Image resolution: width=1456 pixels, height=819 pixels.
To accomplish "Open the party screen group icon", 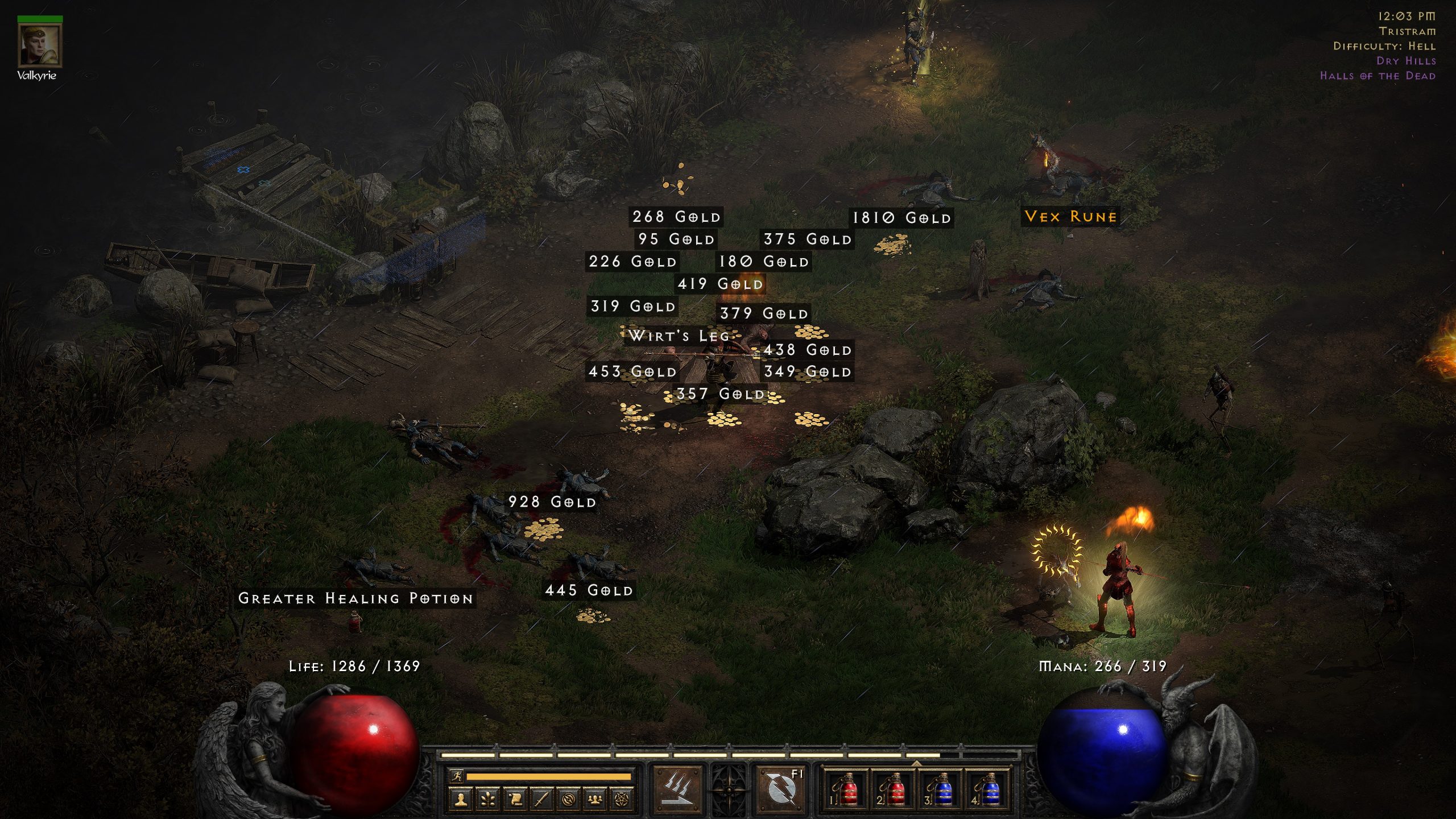I will pos(595,799).
